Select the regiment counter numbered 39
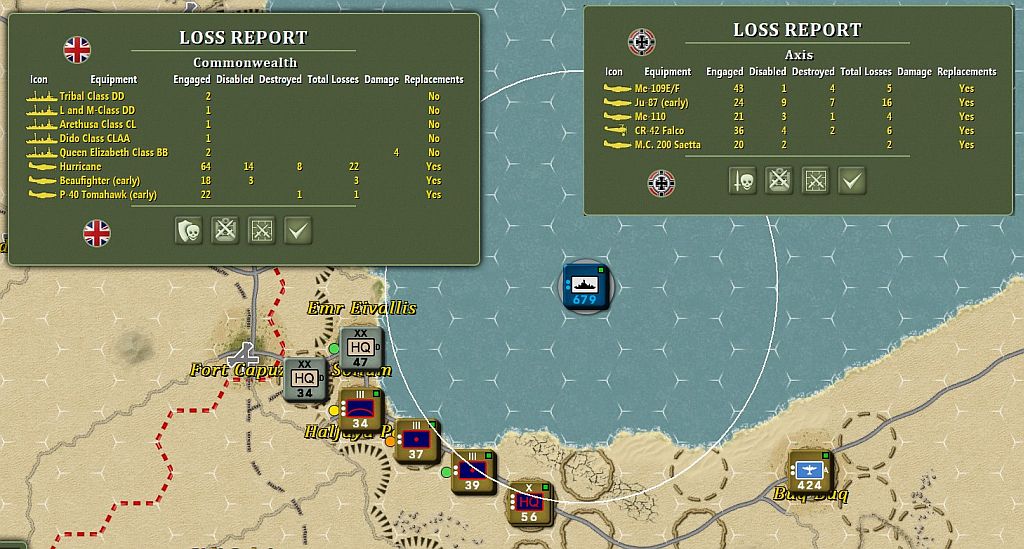The height and width of the screenshot is (549, 1024). [x=473, y=472]
